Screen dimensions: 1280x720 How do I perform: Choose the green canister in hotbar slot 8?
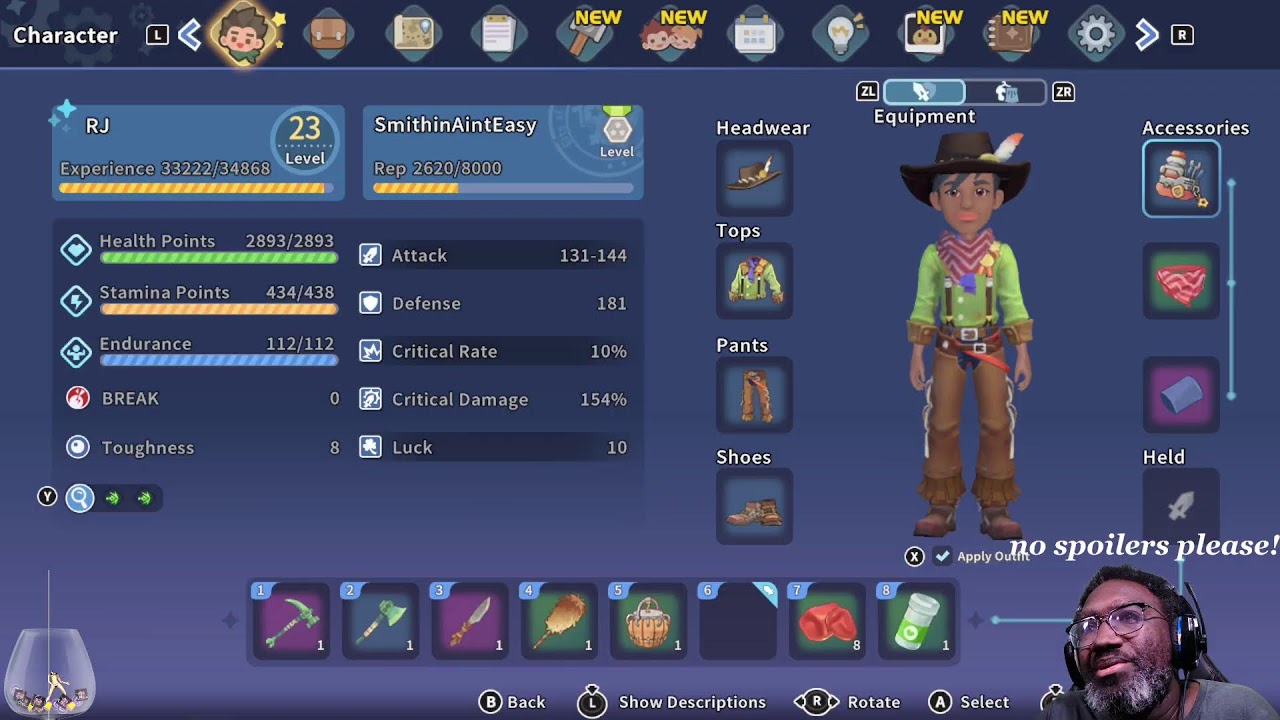coord(916,621)
